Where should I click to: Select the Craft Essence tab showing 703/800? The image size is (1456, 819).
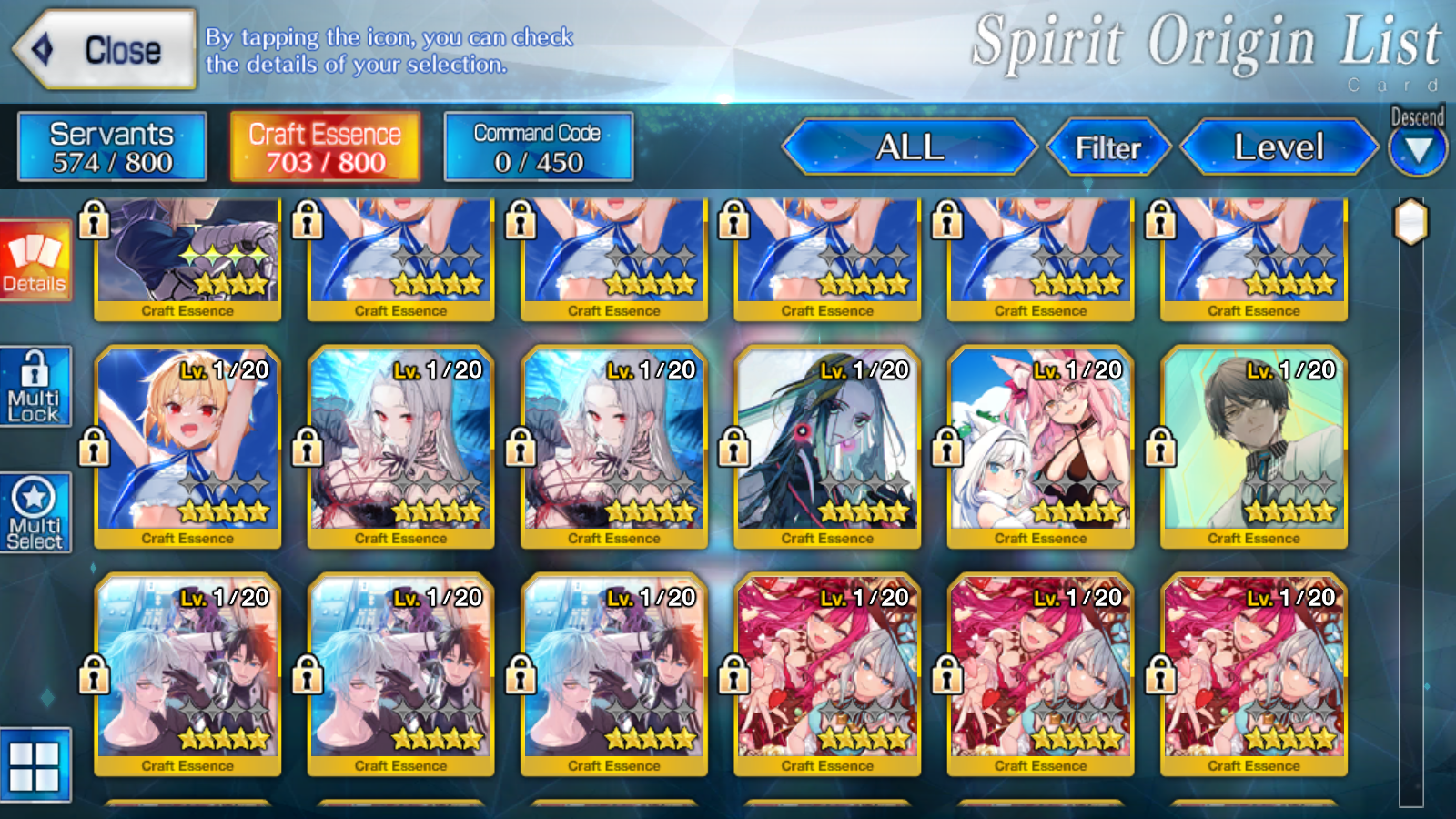tap(323, 147)
